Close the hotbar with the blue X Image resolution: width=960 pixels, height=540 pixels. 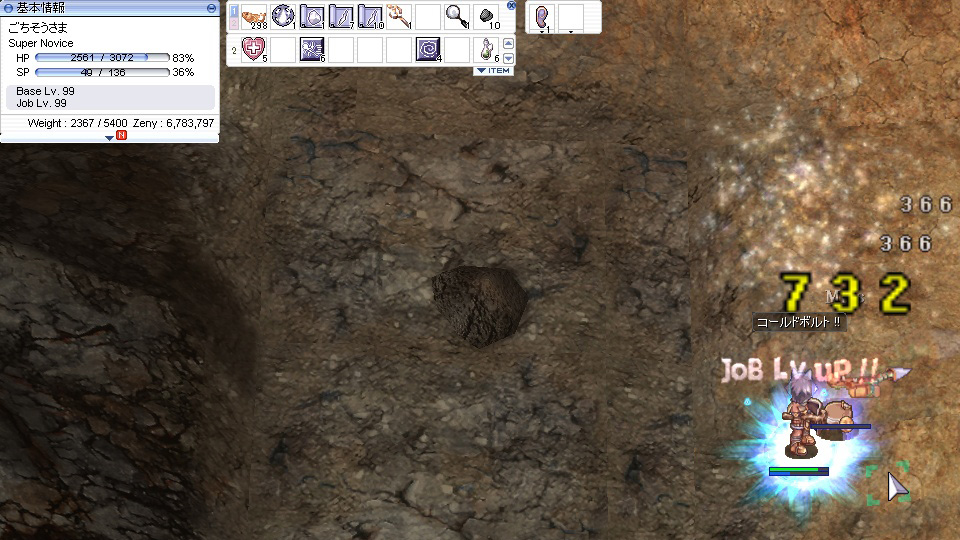[x=512, y=5]
